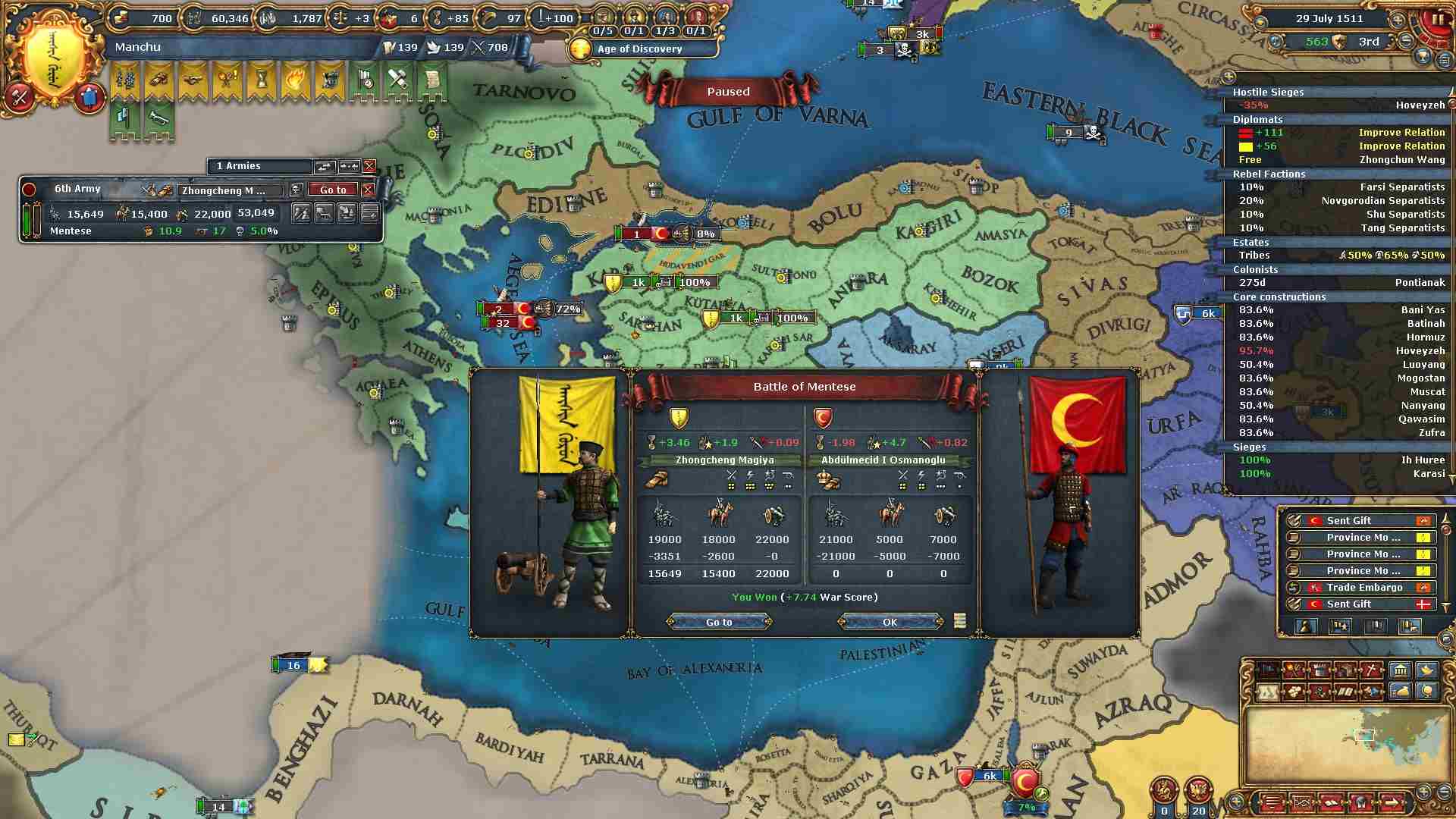Open the Tribes estate entry in outliner
The height and width of the screenshot is (819, 1456).
pyautogui.click(x=1338, y=256)
